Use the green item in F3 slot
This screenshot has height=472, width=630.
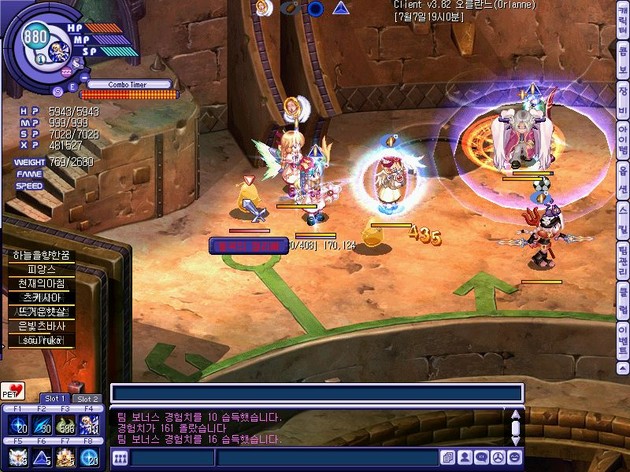pyautogui.click(x=65, y=426)
